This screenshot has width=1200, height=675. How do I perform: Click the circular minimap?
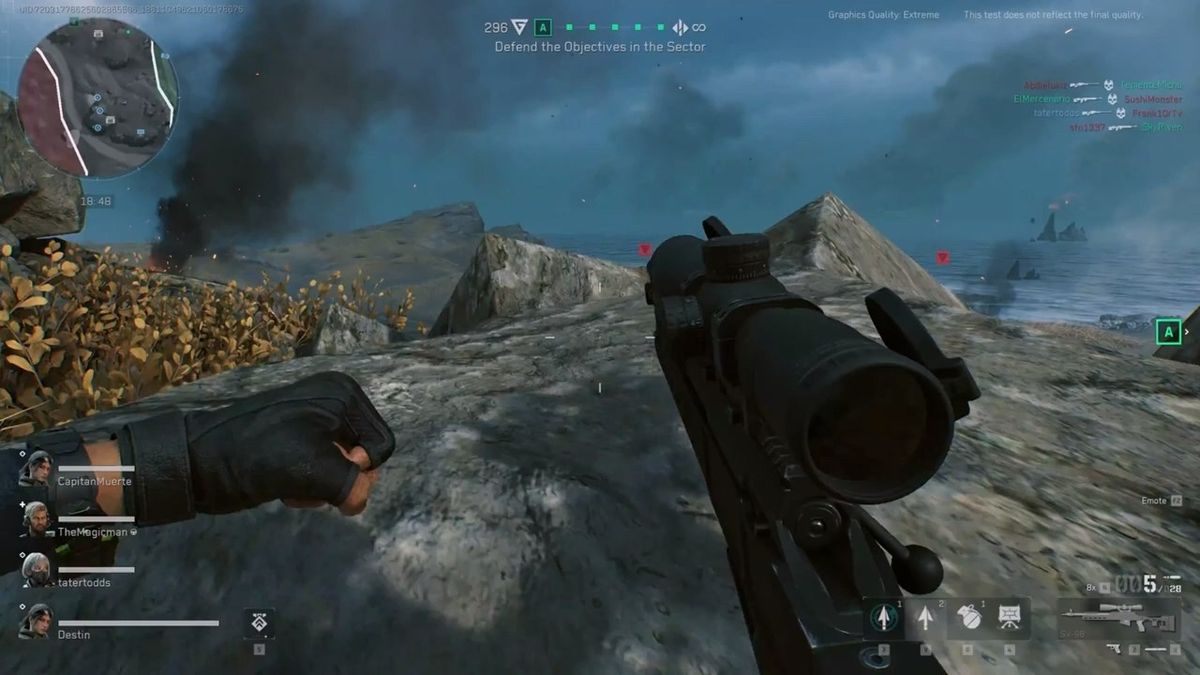97,98
